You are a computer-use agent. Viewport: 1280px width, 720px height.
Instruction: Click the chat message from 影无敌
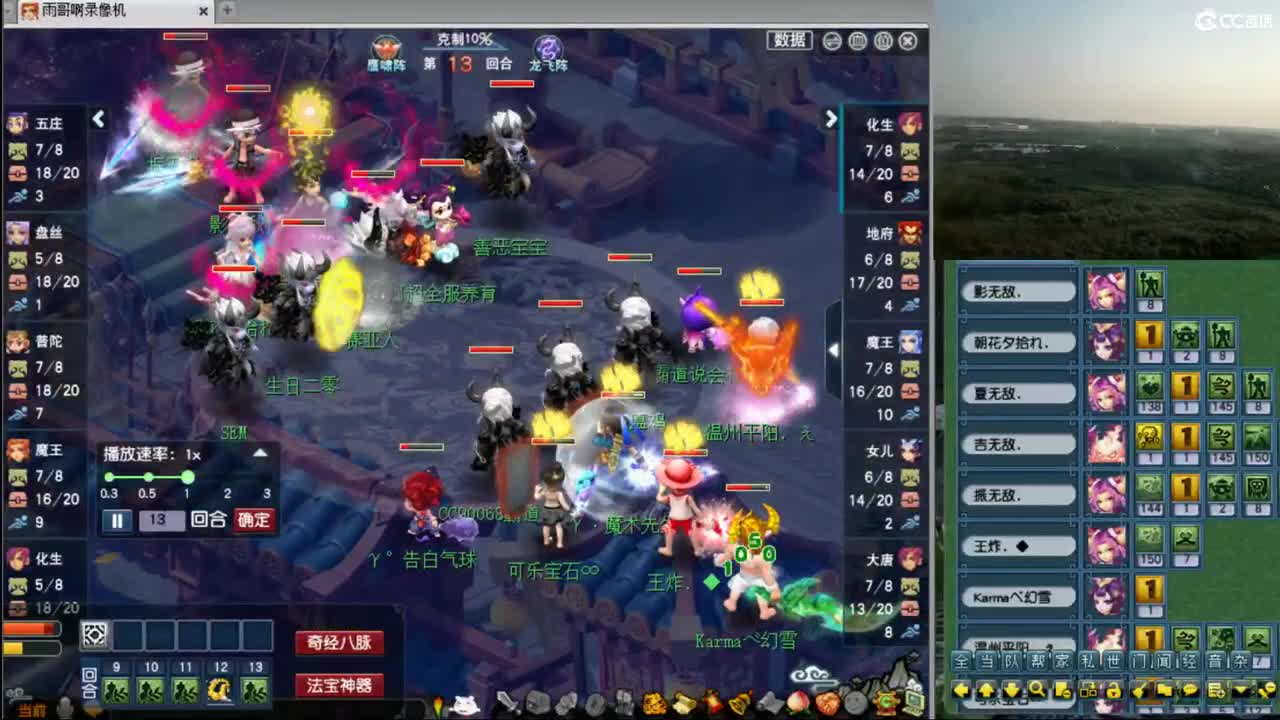coord(1018,290)
